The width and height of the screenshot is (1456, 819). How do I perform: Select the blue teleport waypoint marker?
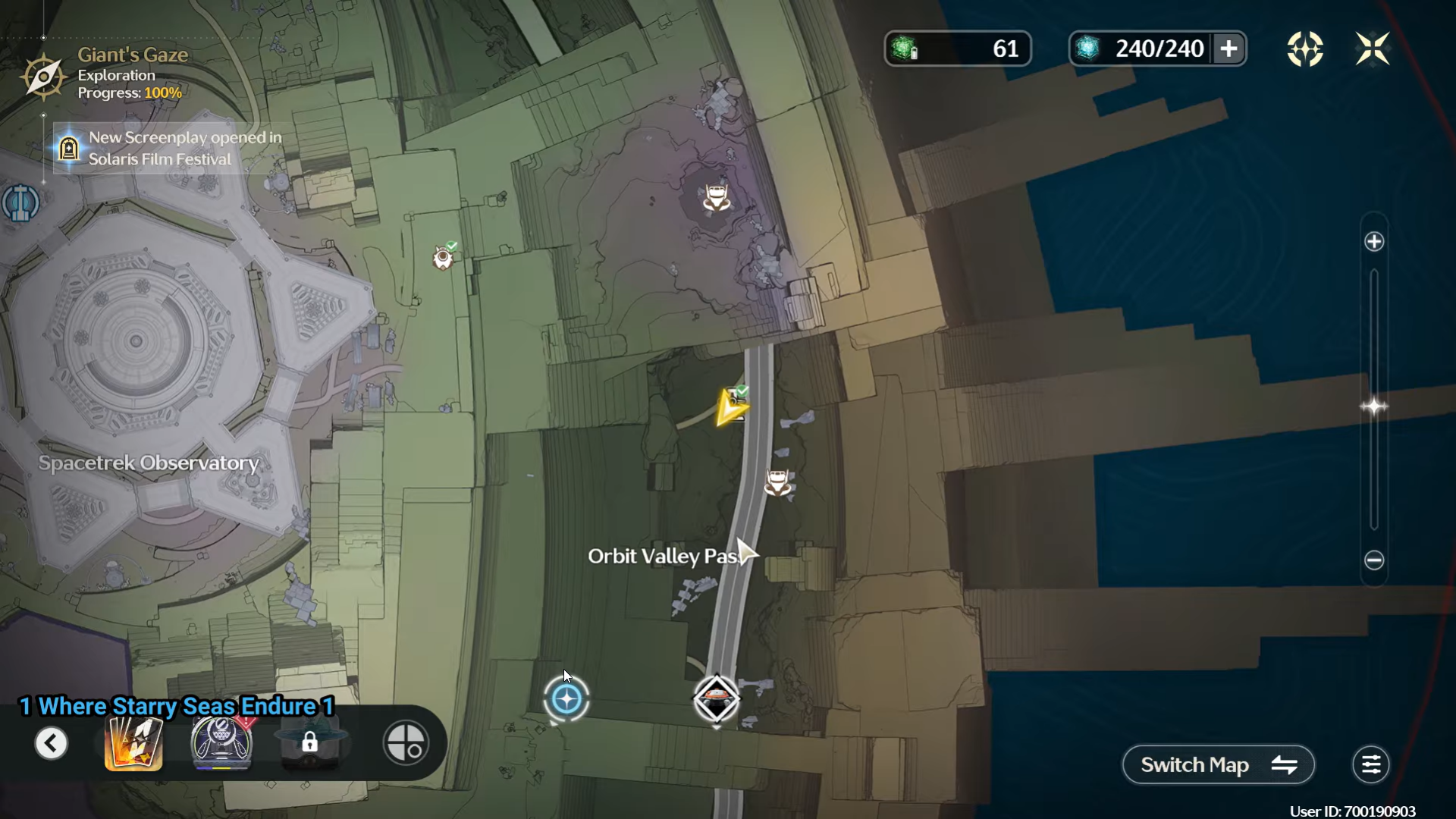[566, 698]
